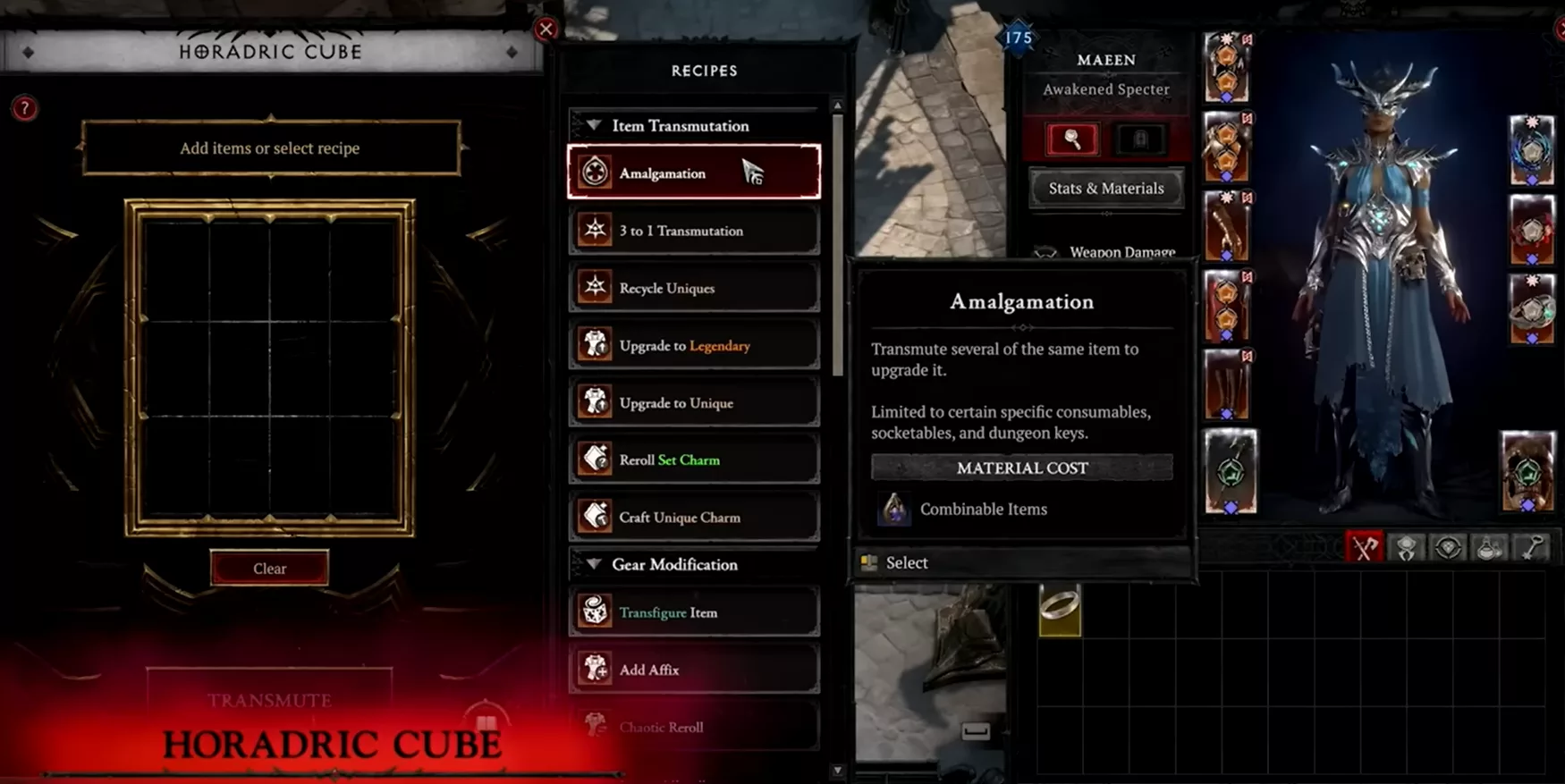
Task: Close the Horadric Cube window
Action: click(546, 29)
